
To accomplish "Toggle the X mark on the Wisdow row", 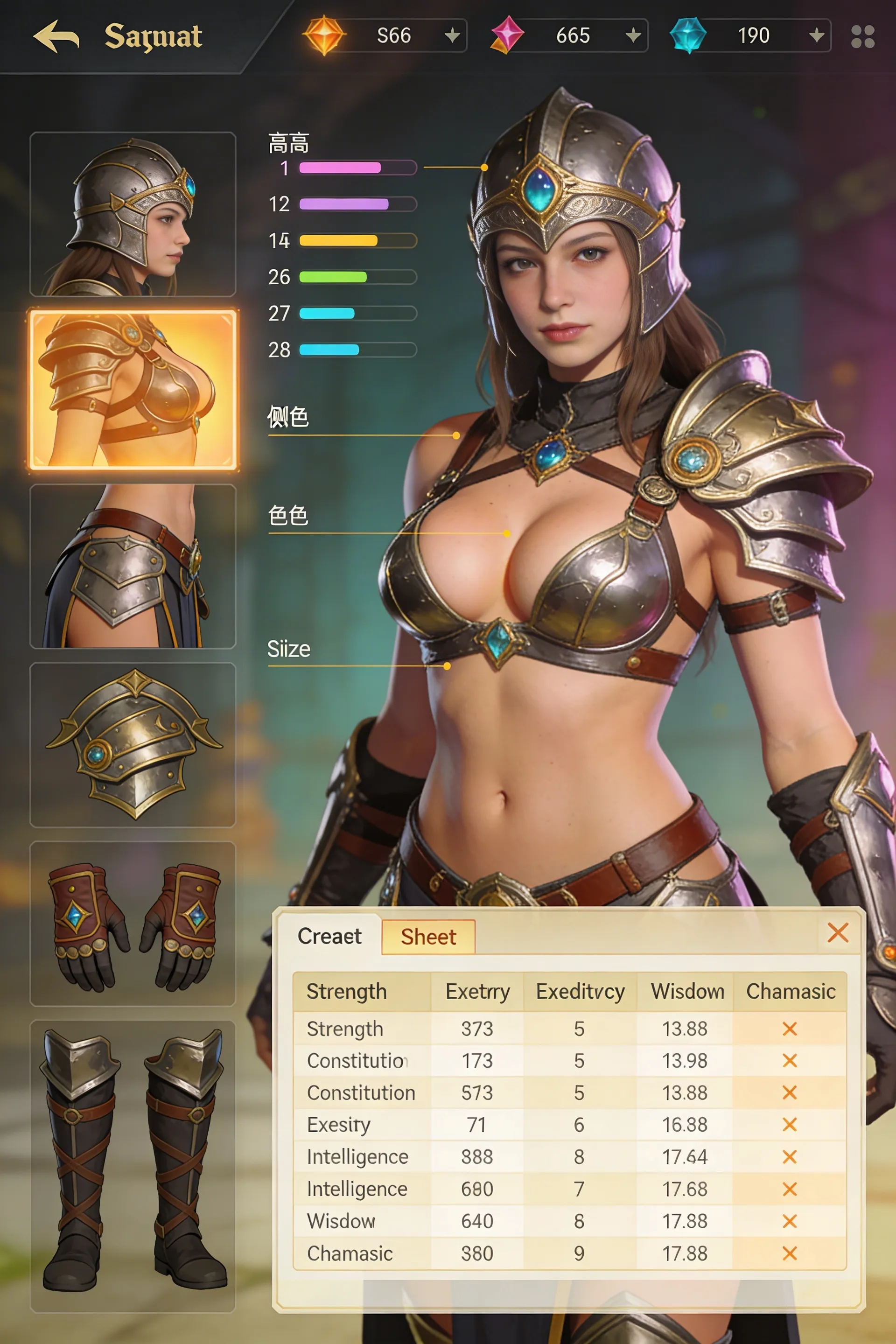I will 790,1220.
